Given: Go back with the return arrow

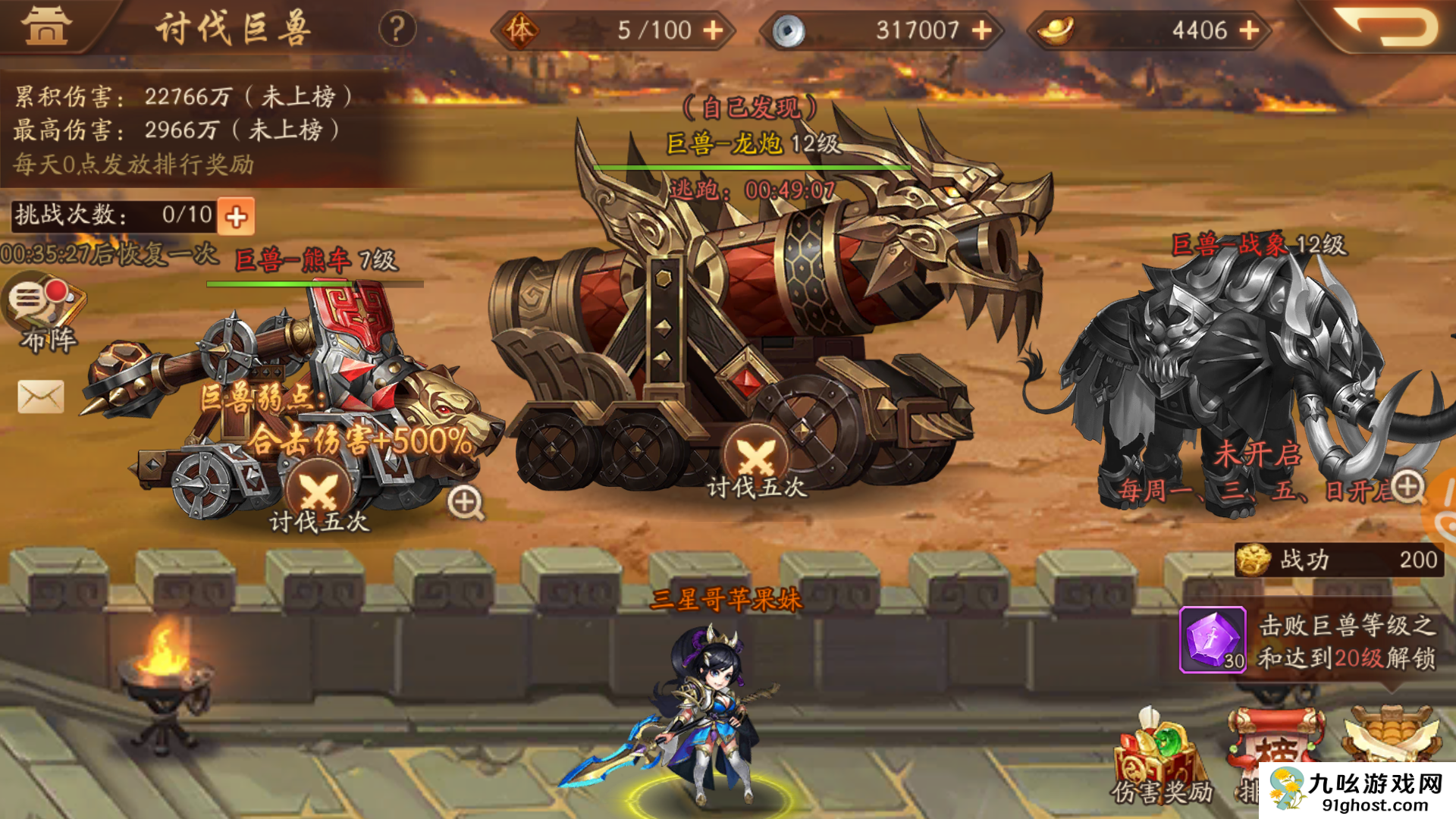Looking at the screenshot, I should point(1386,27).
